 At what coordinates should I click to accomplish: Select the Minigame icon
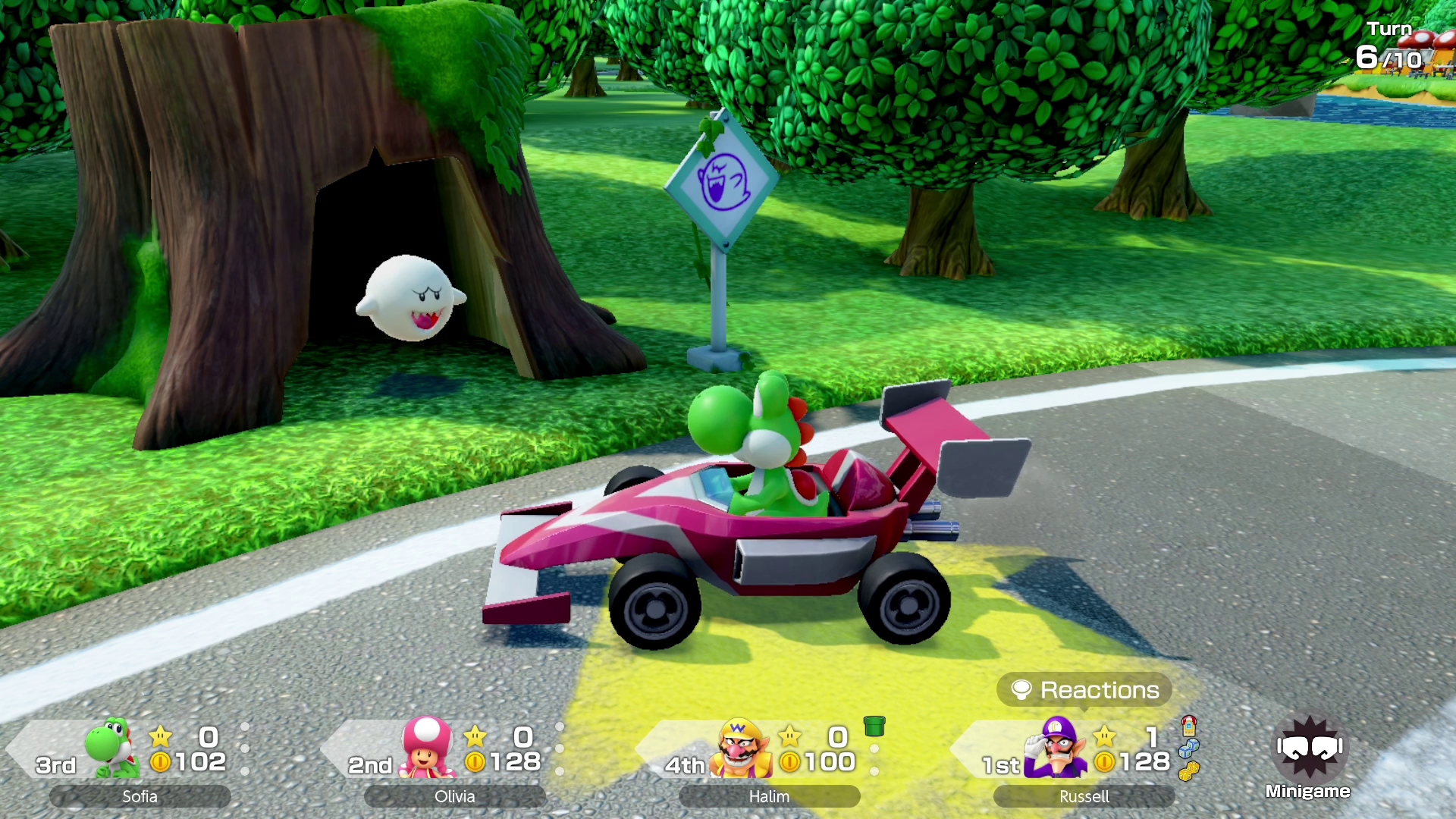[1309, 752]
